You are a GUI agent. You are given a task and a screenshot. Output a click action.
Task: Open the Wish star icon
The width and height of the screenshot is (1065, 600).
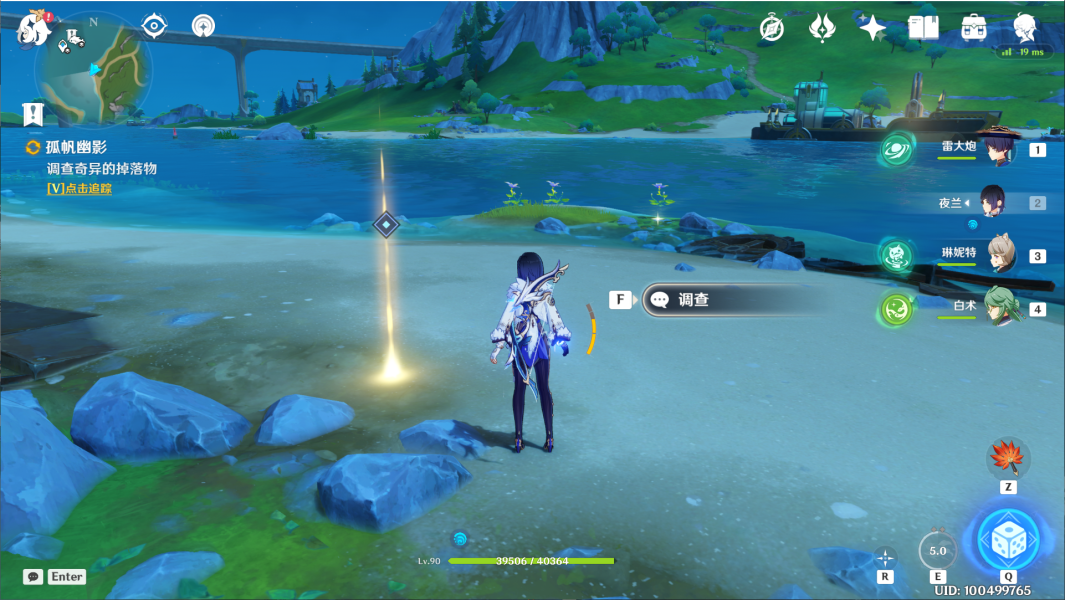822,28
